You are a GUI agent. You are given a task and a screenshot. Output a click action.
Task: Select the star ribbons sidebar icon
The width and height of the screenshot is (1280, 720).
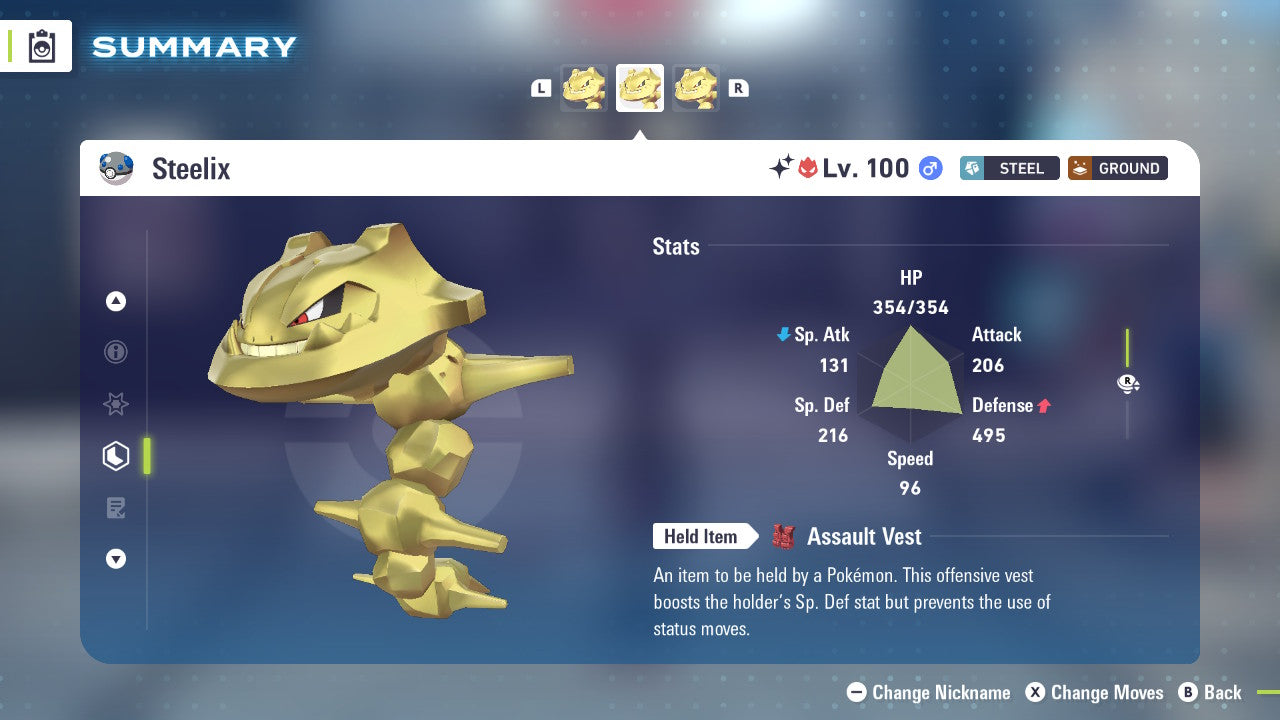(116, 404)
